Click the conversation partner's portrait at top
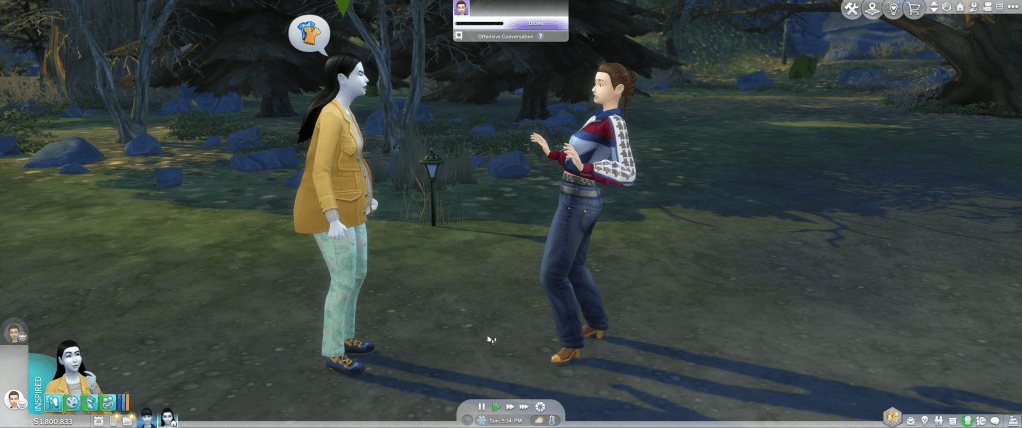The image size is (1022, 428). coord(462,8)
